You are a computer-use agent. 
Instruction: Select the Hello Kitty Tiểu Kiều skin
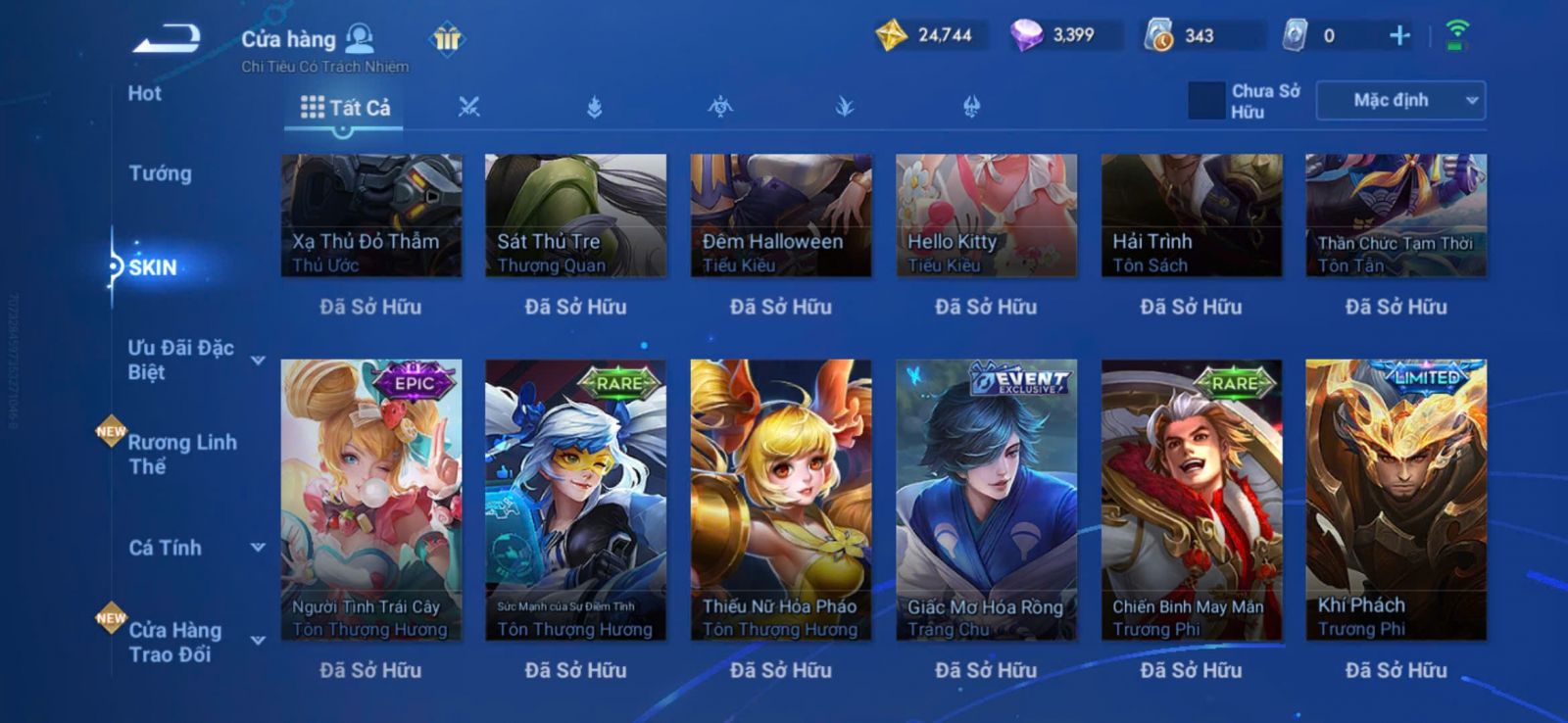pos(986,215)
